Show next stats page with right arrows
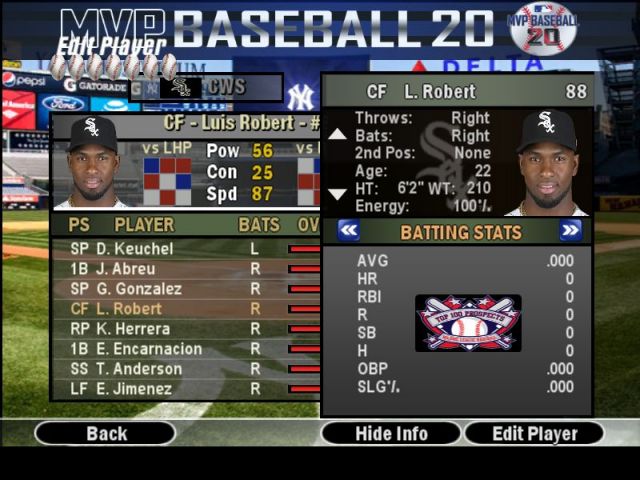640x480 pixels. 570,231
